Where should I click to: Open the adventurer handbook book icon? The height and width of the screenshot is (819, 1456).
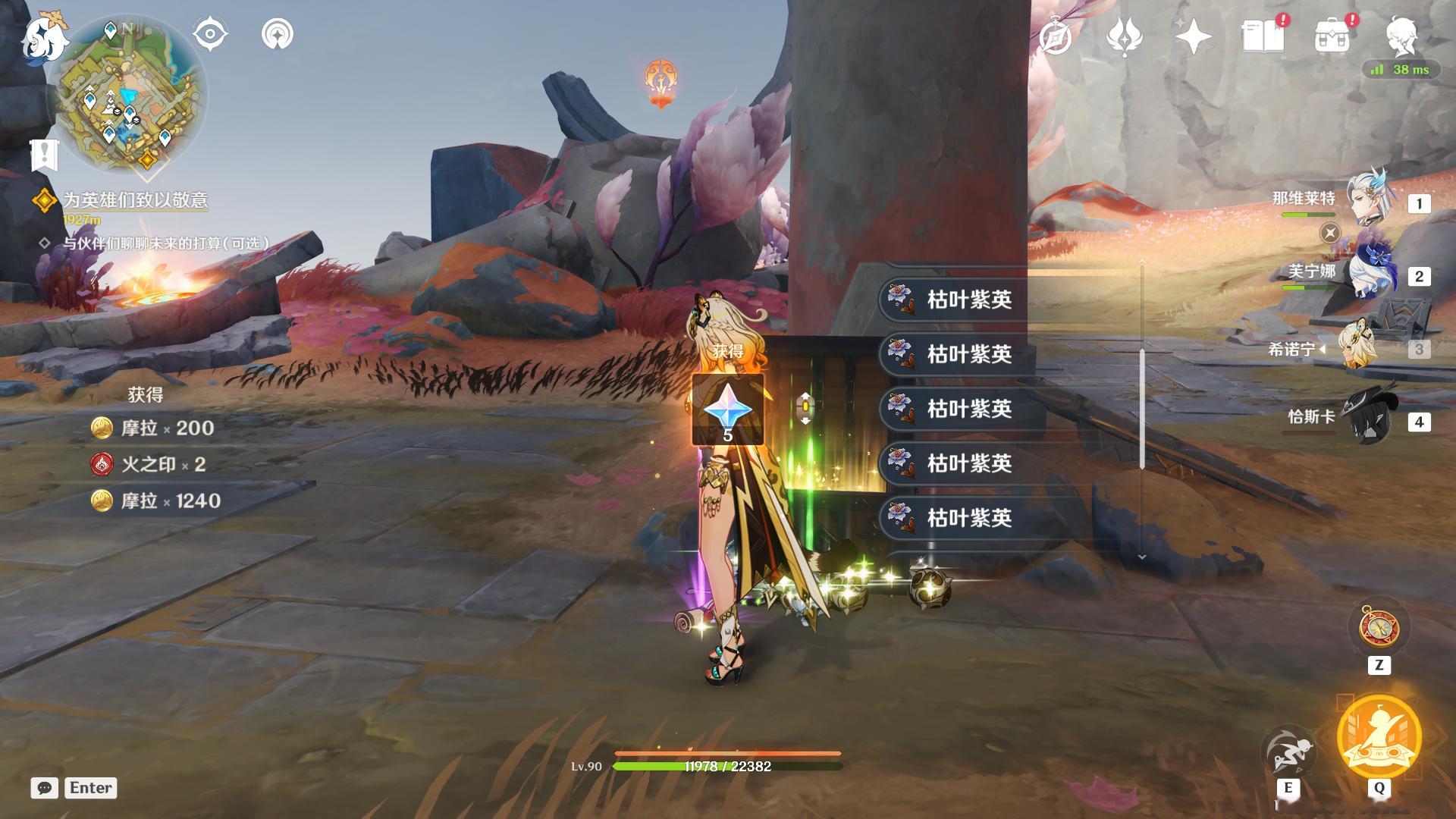[1262, 36]
